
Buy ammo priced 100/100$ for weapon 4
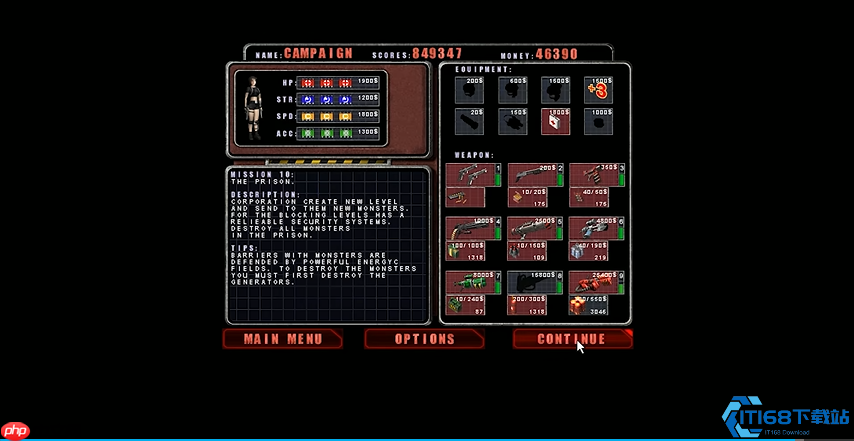point(466,250)
